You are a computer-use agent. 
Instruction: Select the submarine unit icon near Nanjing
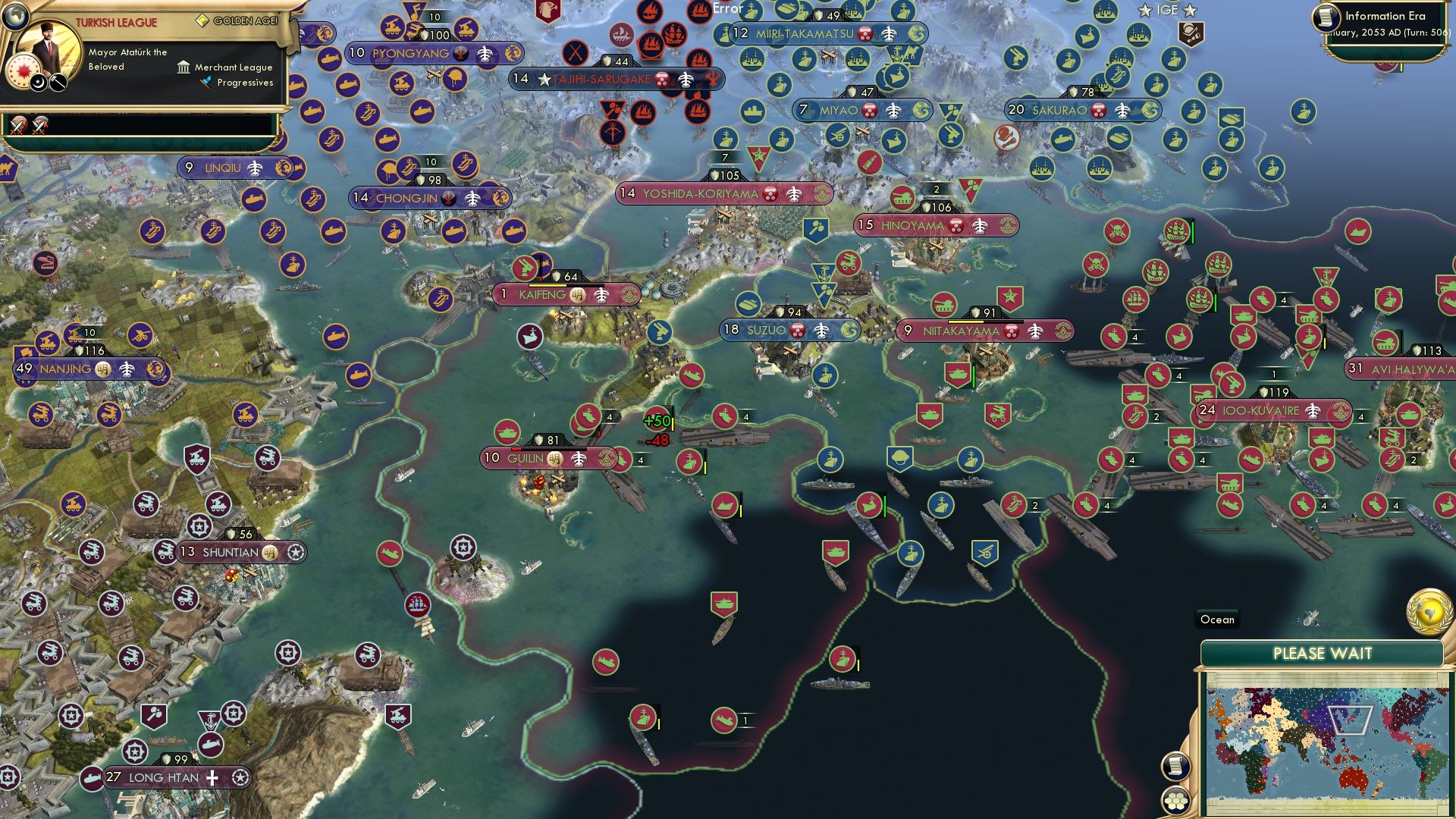337,337
